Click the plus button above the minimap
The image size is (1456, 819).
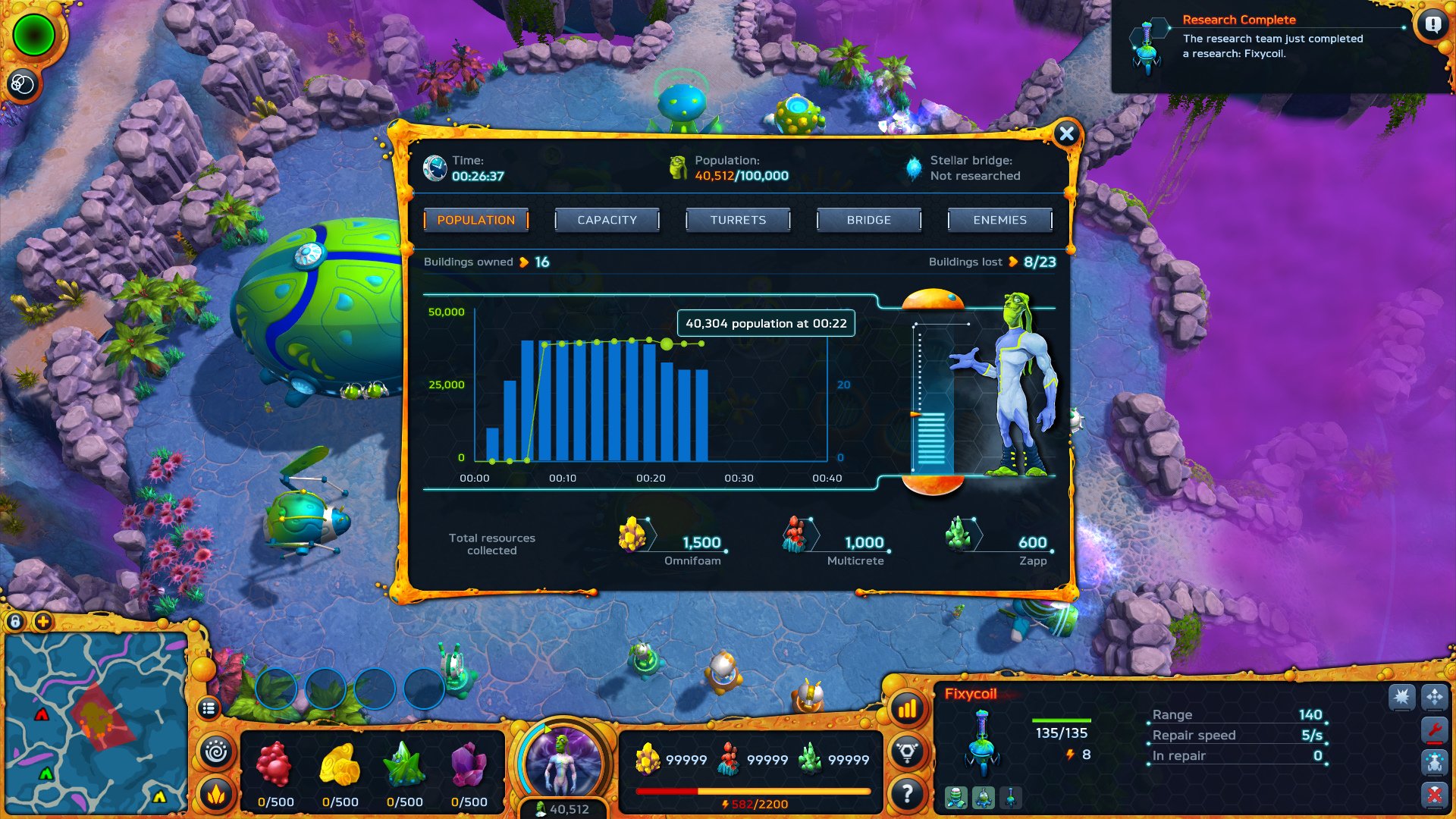coord(43,622)
